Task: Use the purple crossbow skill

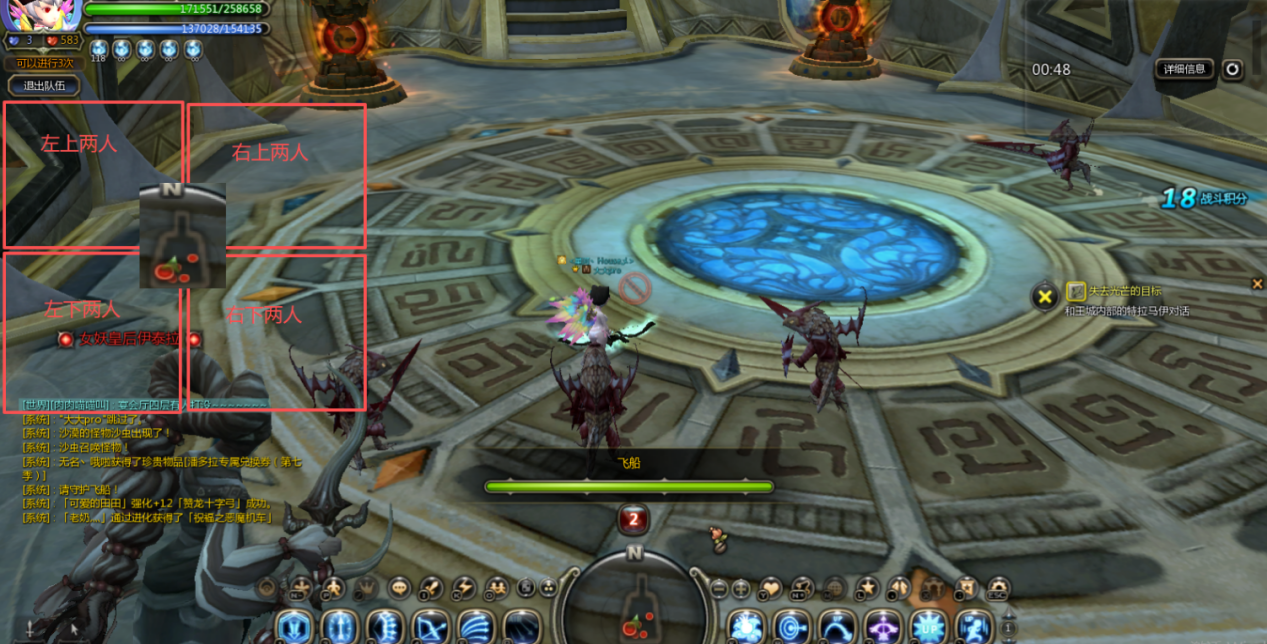Action: pos(883,628)
